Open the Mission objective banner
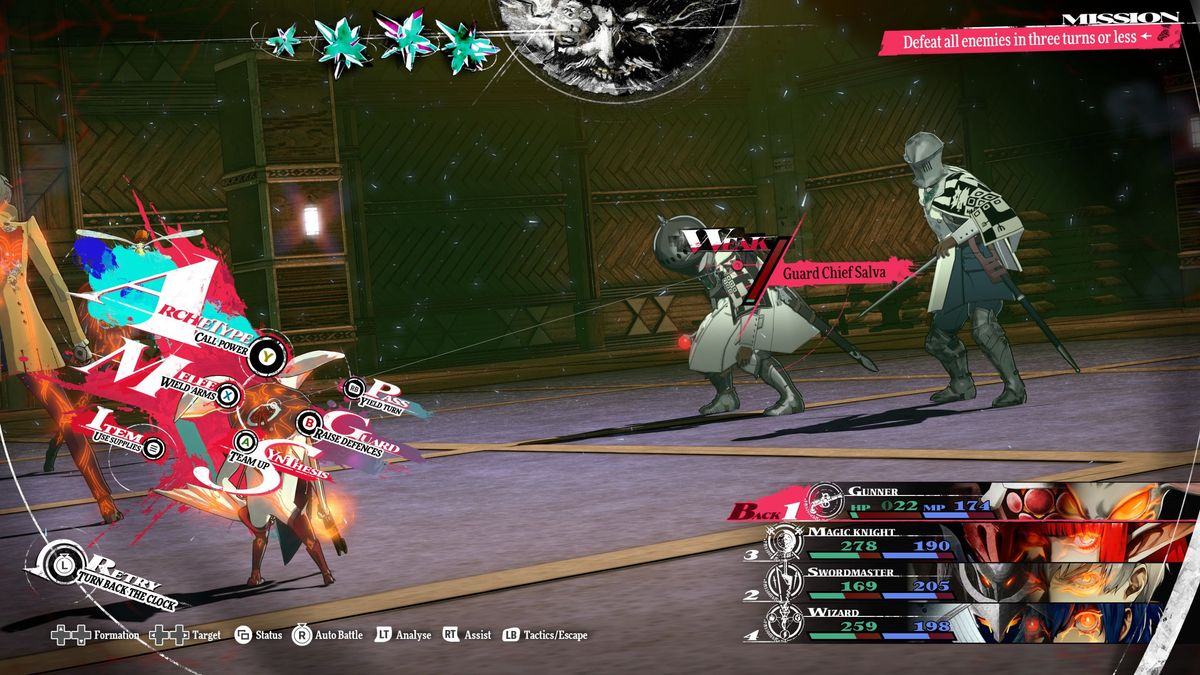Viewport: 1200px width, 675px height. click(1027, 41)
